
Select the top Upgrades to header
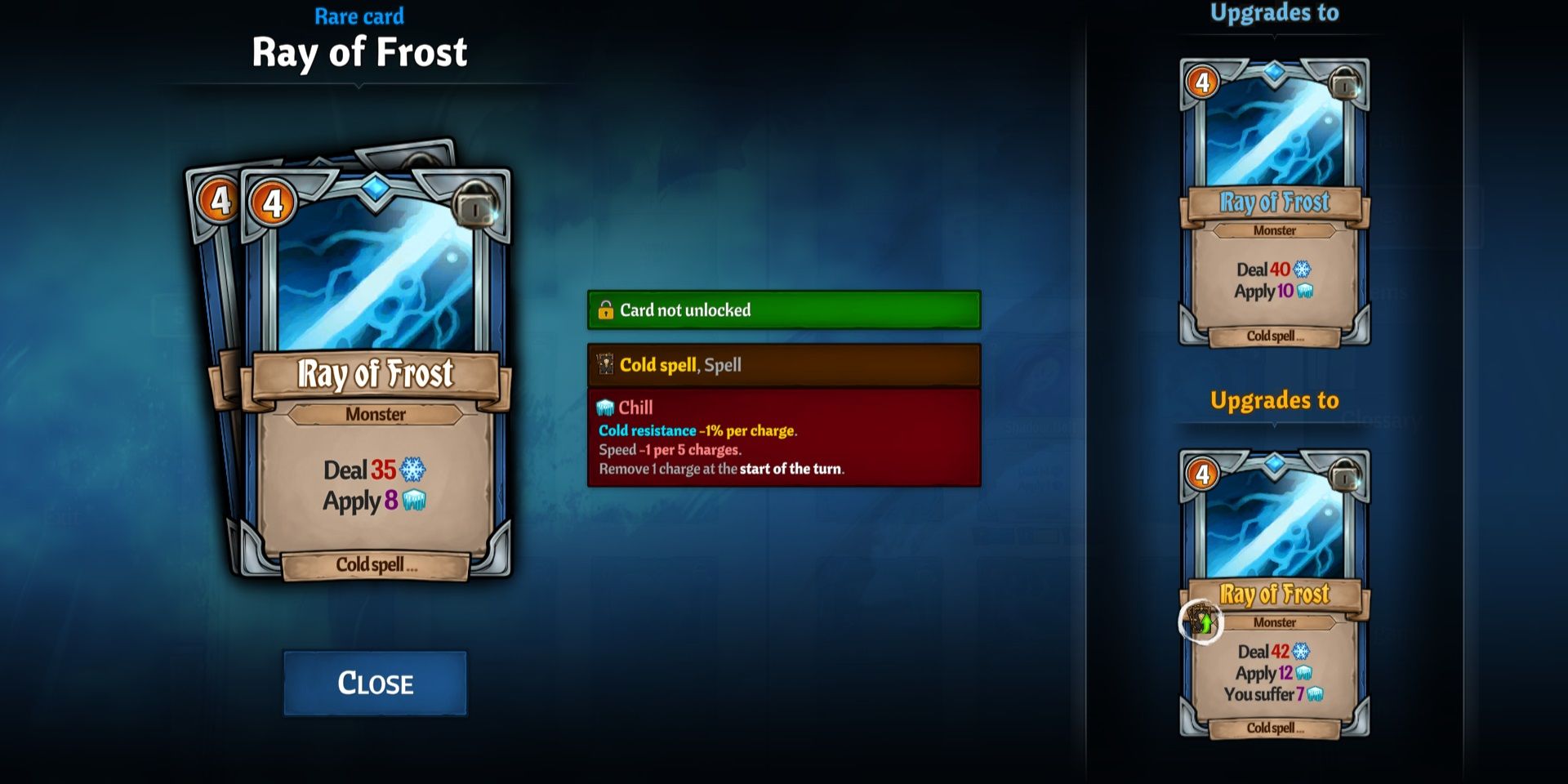coord(1274,13)
